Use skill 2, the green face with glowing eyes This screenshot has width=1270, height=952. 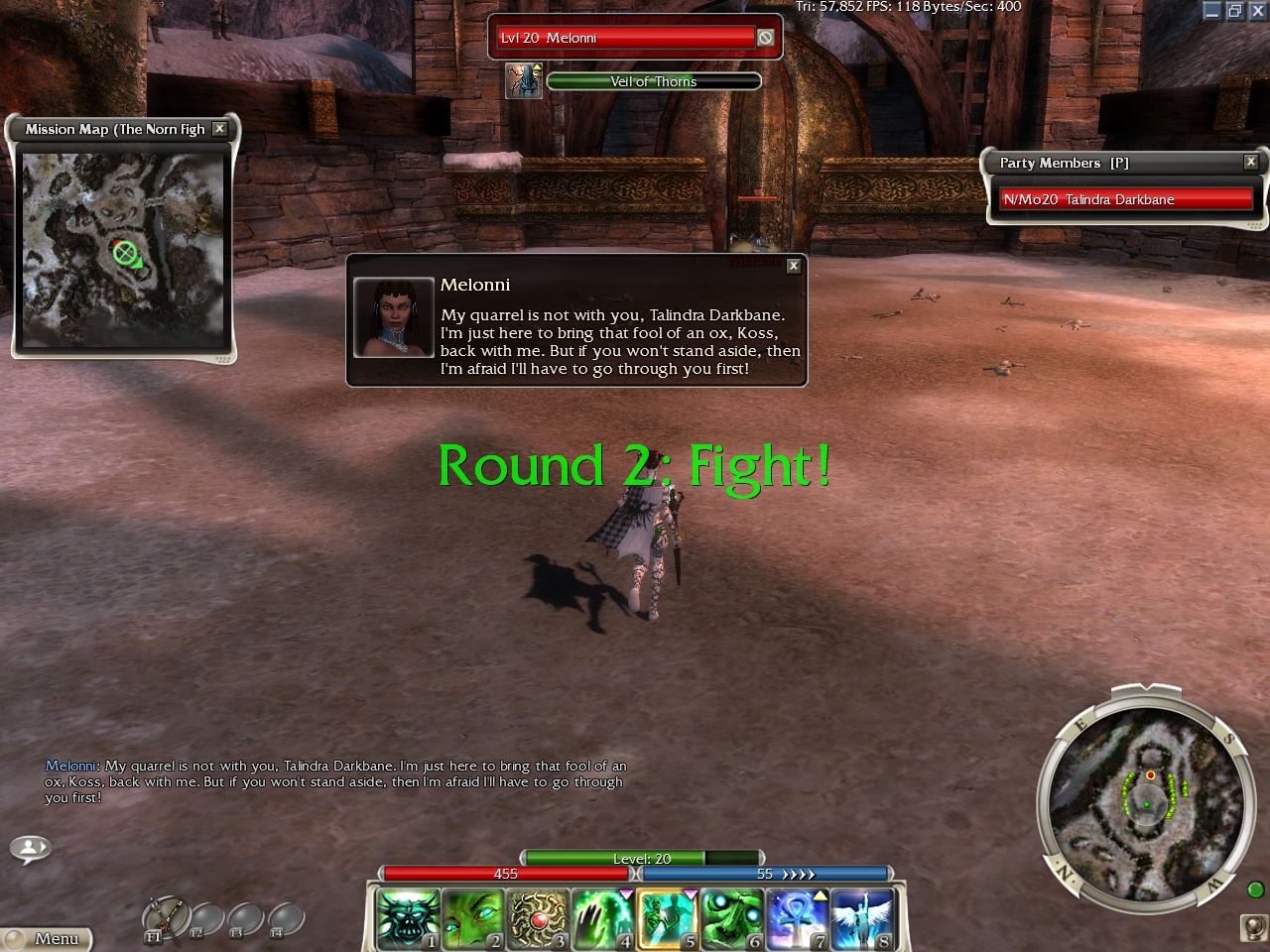tap(471, 917)
